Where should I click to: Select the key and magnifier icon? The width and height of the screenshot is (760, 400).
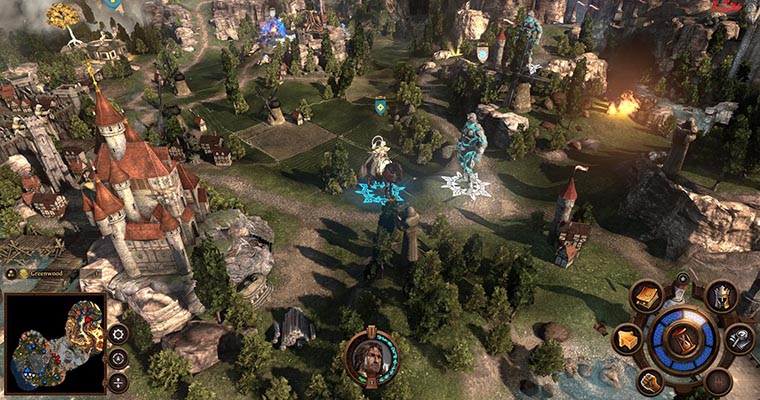click(739, 339)
